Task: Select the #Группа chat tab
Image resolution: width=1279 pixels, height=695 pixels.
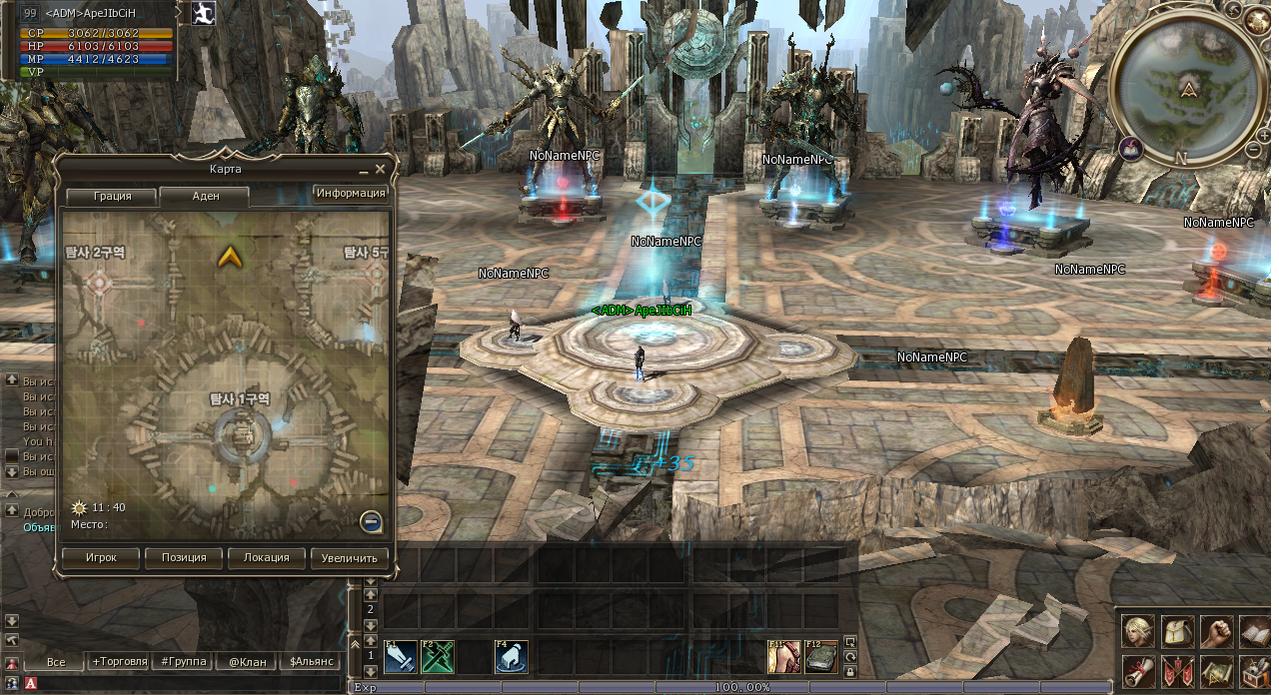Action: click(x=184, y=662)
